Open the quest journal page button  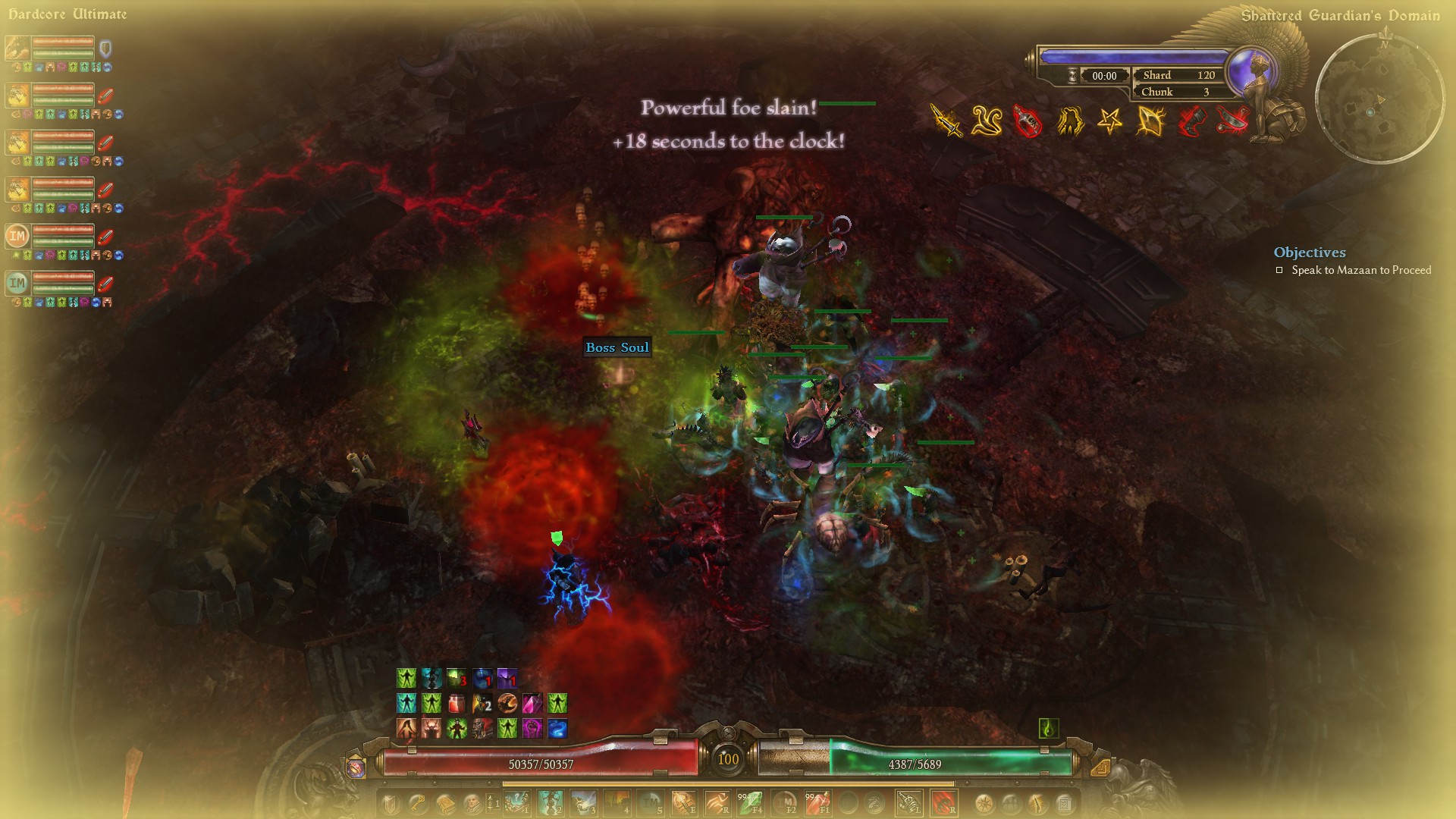tap(1064, 802)
